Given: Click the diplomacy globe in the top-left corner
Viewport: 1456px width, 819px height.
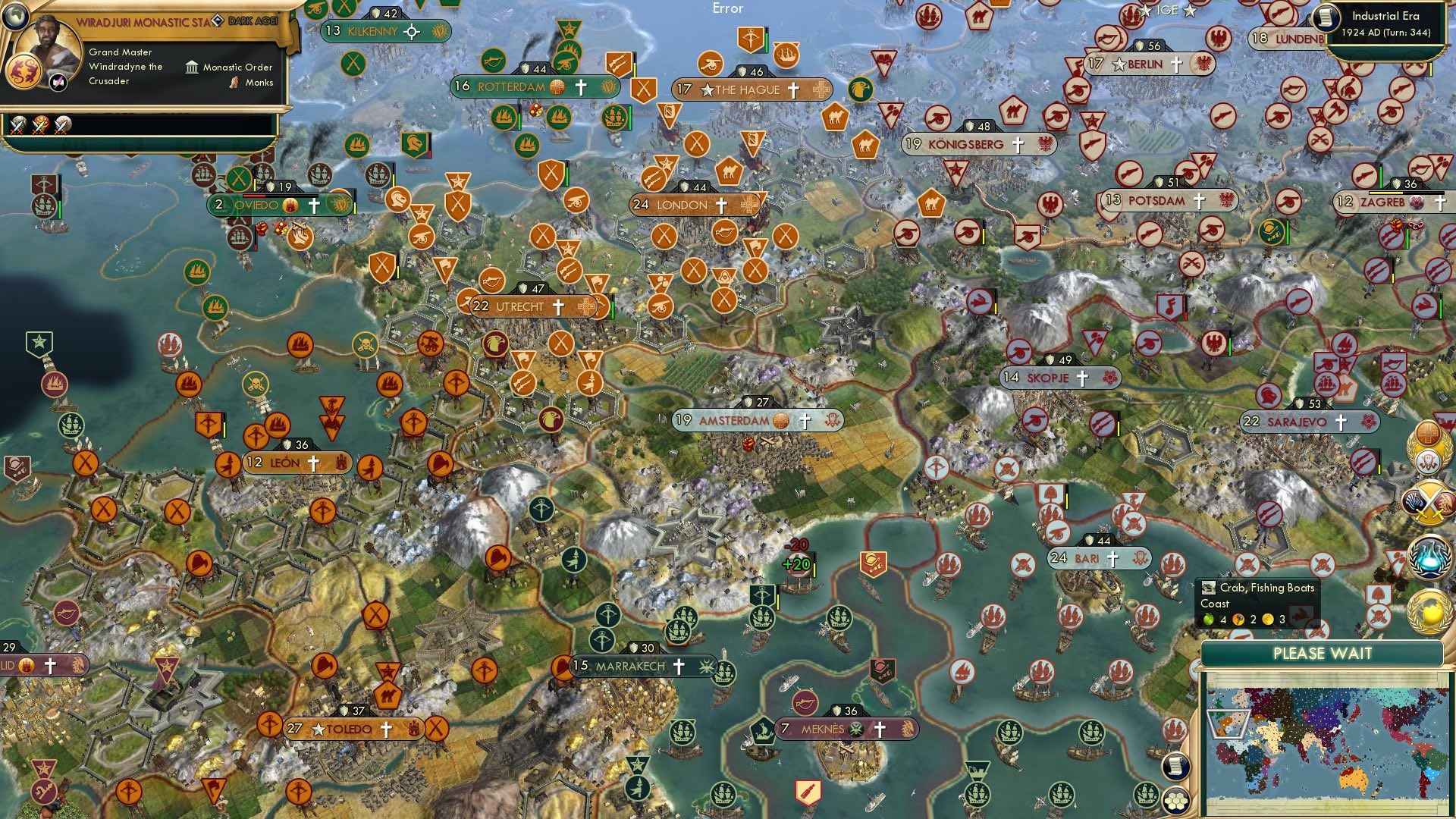Looking at the screenshot, I should coord(15,17).
